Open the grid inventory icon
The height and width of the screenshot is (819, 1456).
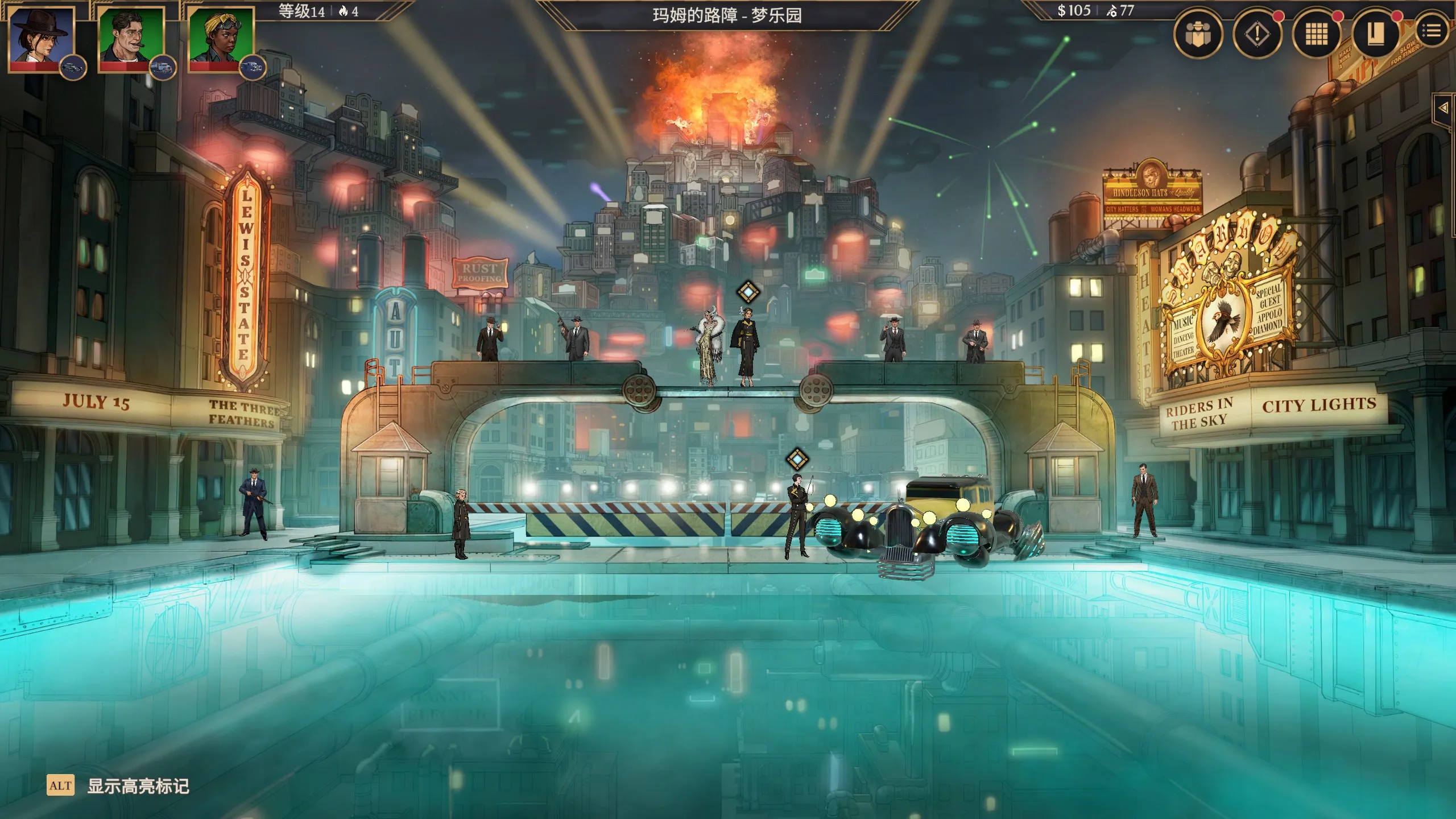[x=1316, y=35]
